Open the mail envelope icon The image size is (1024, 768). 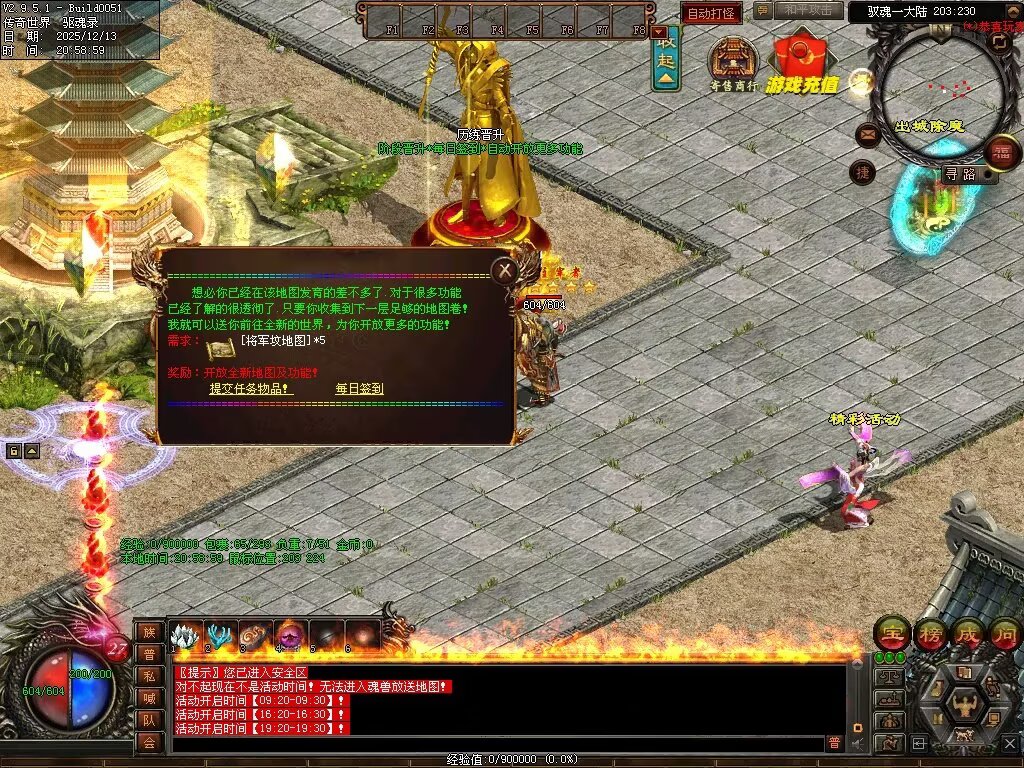coord(867,135)
